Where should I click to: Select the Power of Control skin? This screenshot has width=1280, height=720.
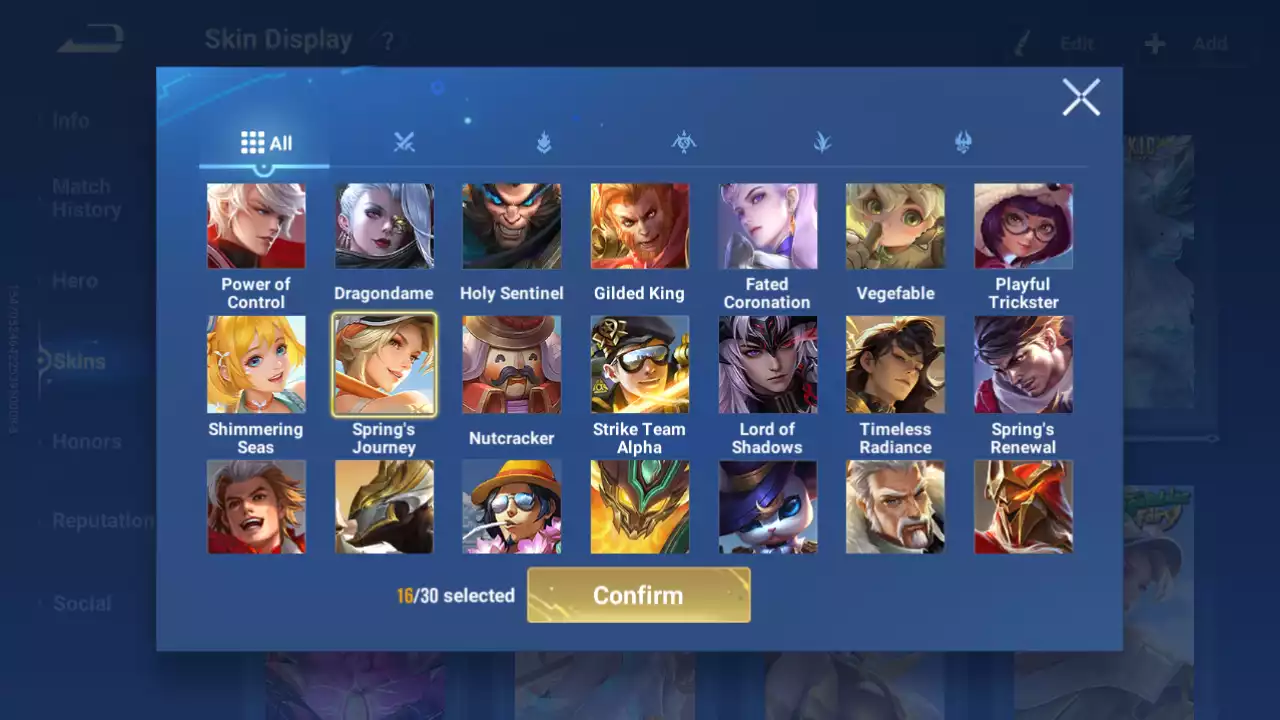point(256,226)
